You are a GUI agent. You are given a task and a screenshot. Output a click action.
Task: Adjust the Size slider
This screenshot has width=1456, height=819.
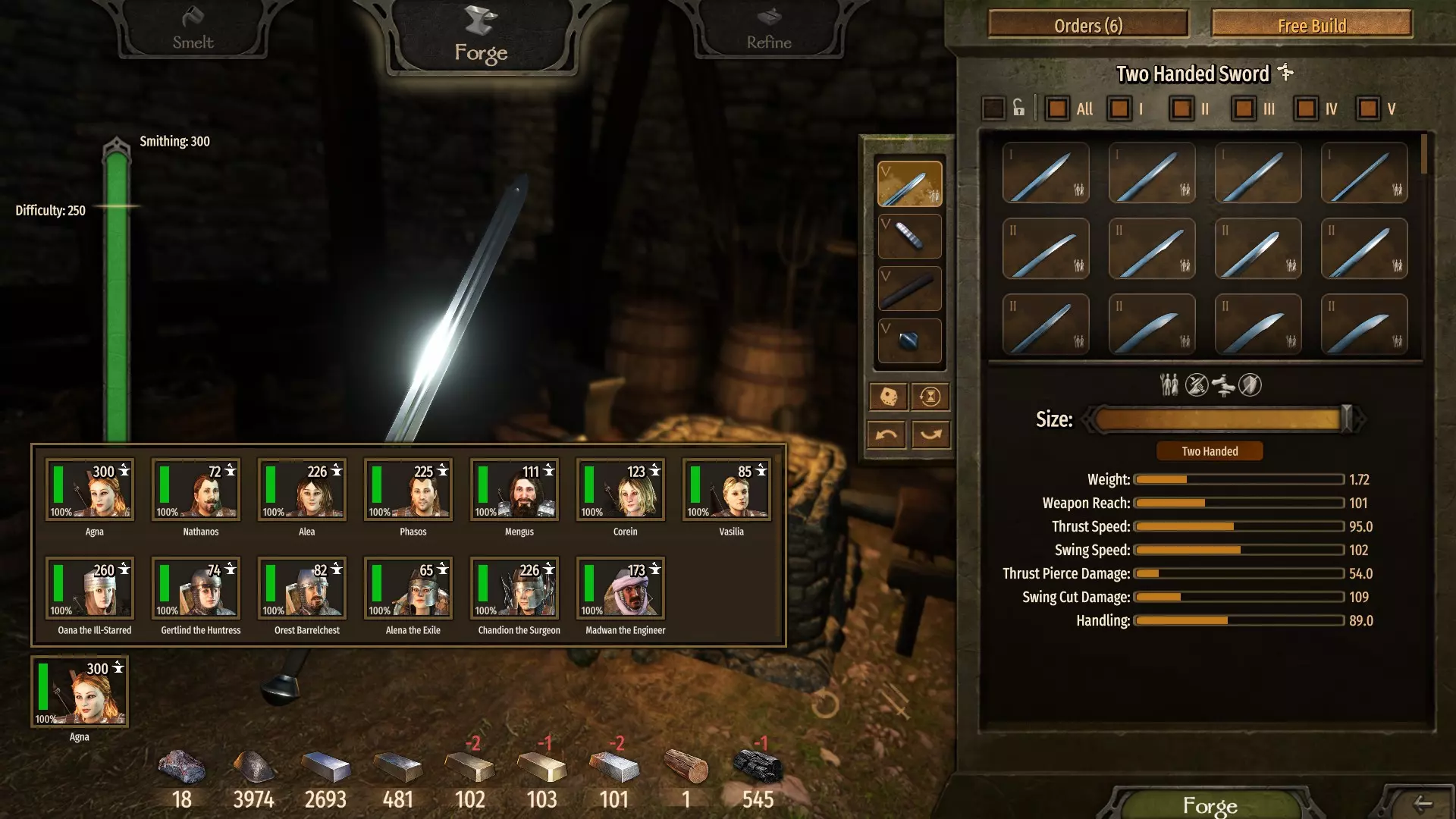[x=1347, y=419]
